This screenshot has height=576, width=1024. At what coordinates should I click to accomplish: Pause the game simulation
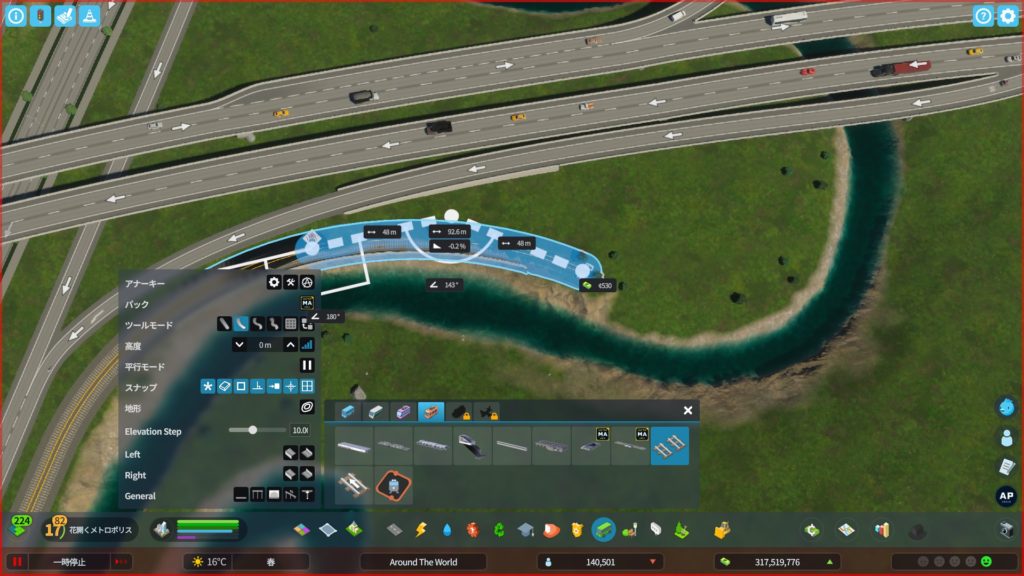point(17,562)
